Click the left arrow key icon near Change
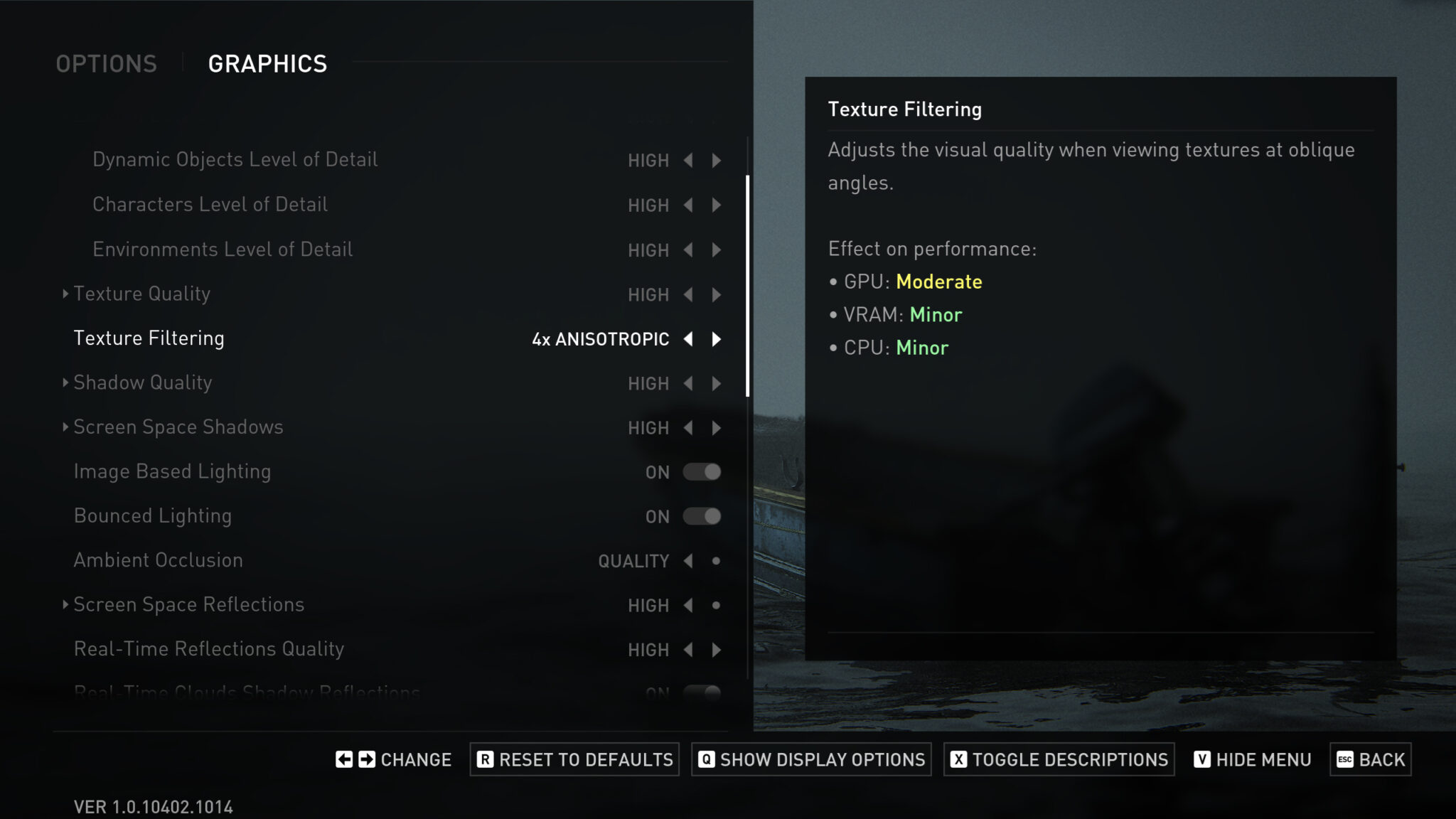Image resolution: width=1456 pixels, height=819 pixels. [x=343, y=759]
